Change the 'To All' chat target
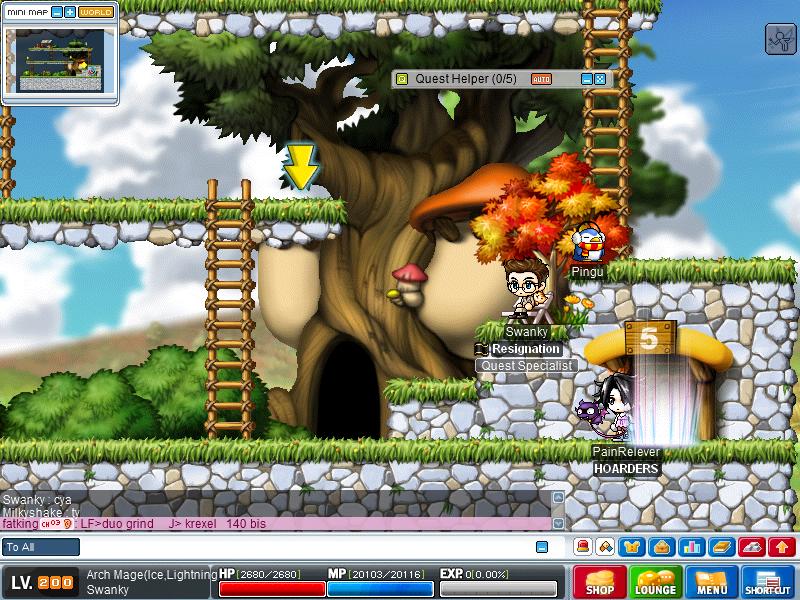This screenshot has width=800, height=600. 41,547
